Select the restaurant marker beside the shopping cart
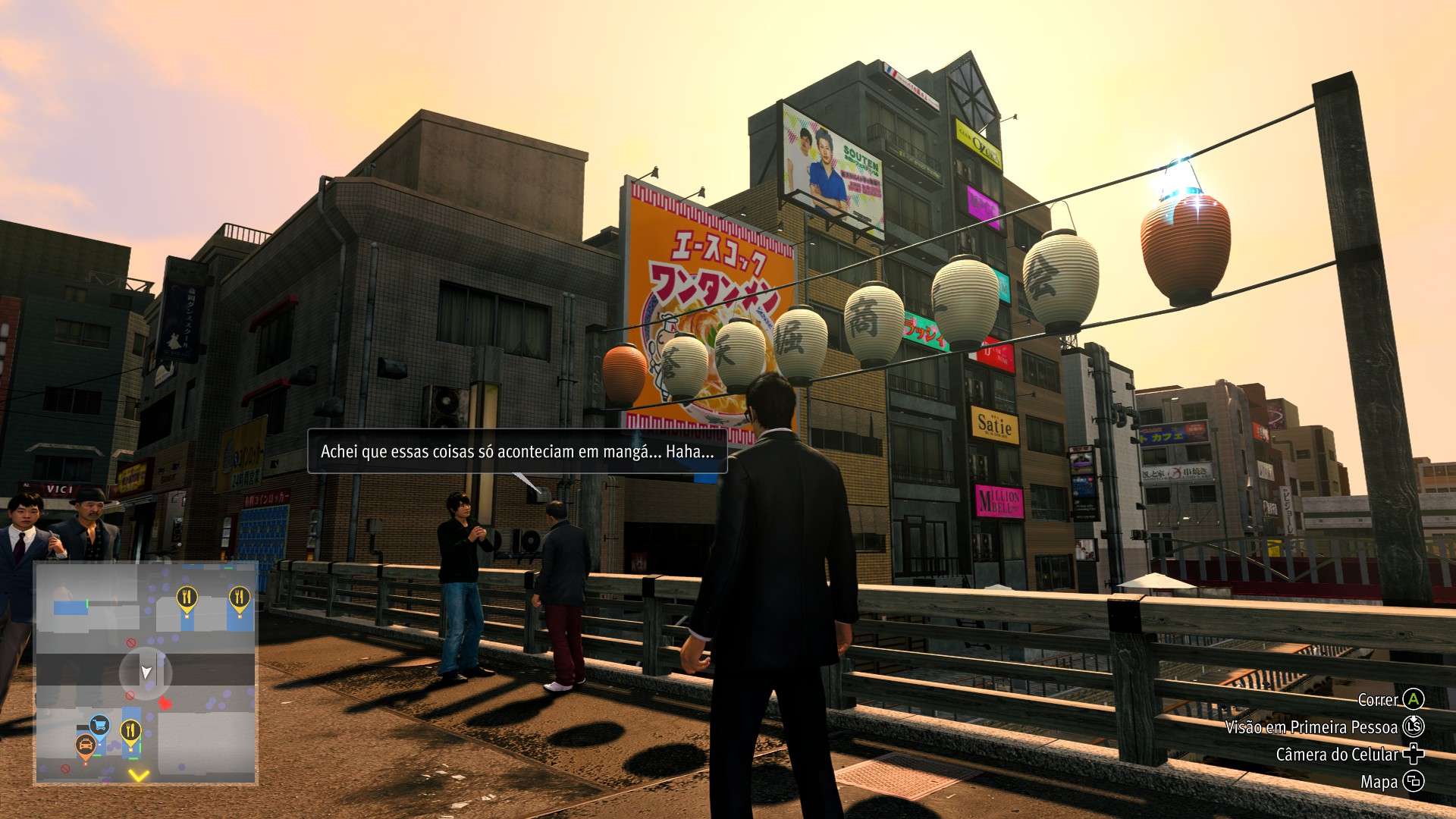Screen dimensions: 1456x819 (131, 730)
